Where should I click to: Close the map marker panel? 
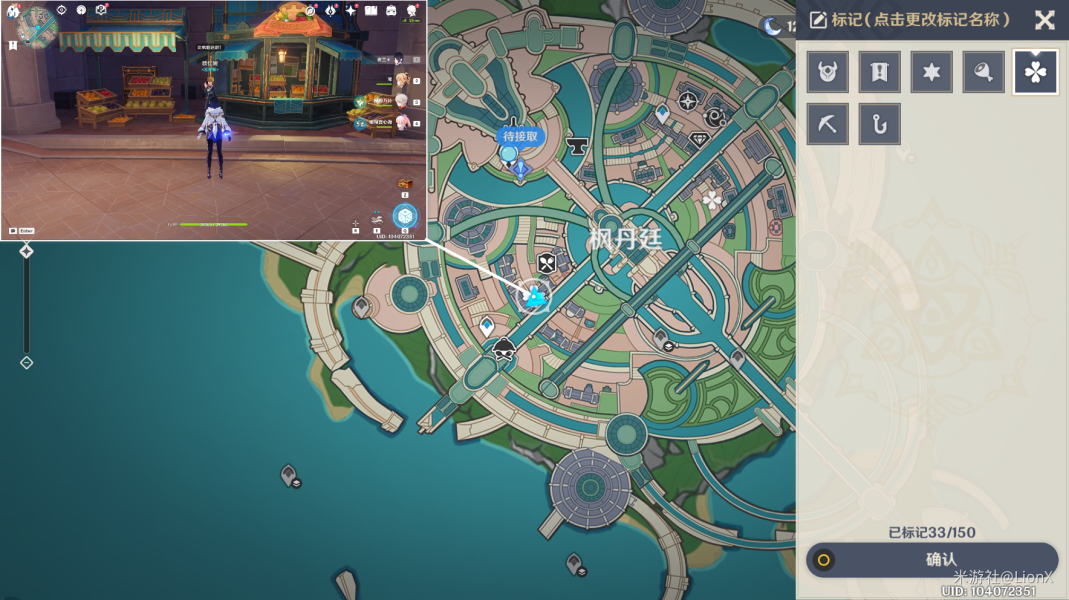[1044, 20]
